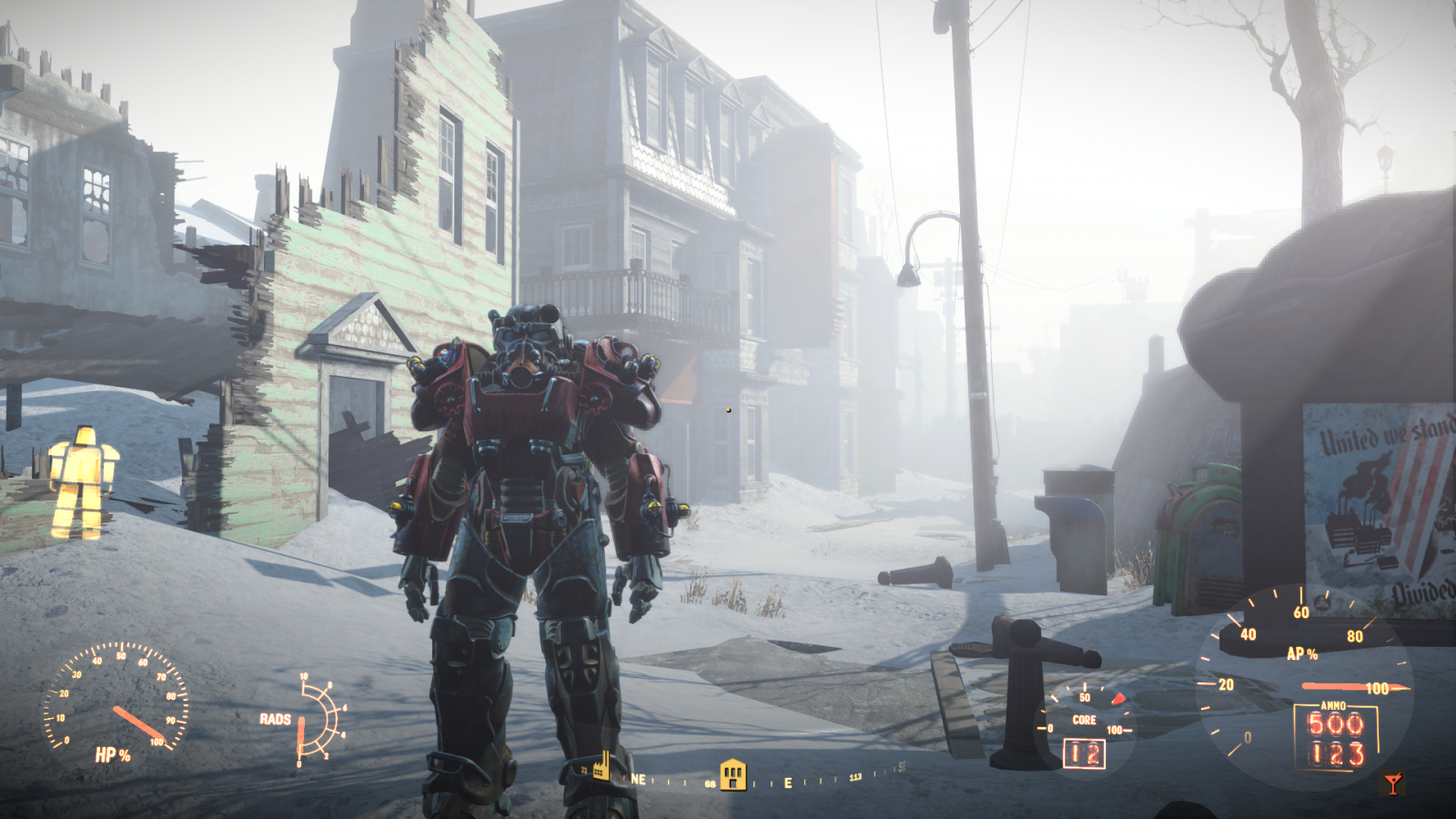This screenshot has height=819, width=1456.
Task: Click the AP% action points gauge
Action: coord(1303,652)
